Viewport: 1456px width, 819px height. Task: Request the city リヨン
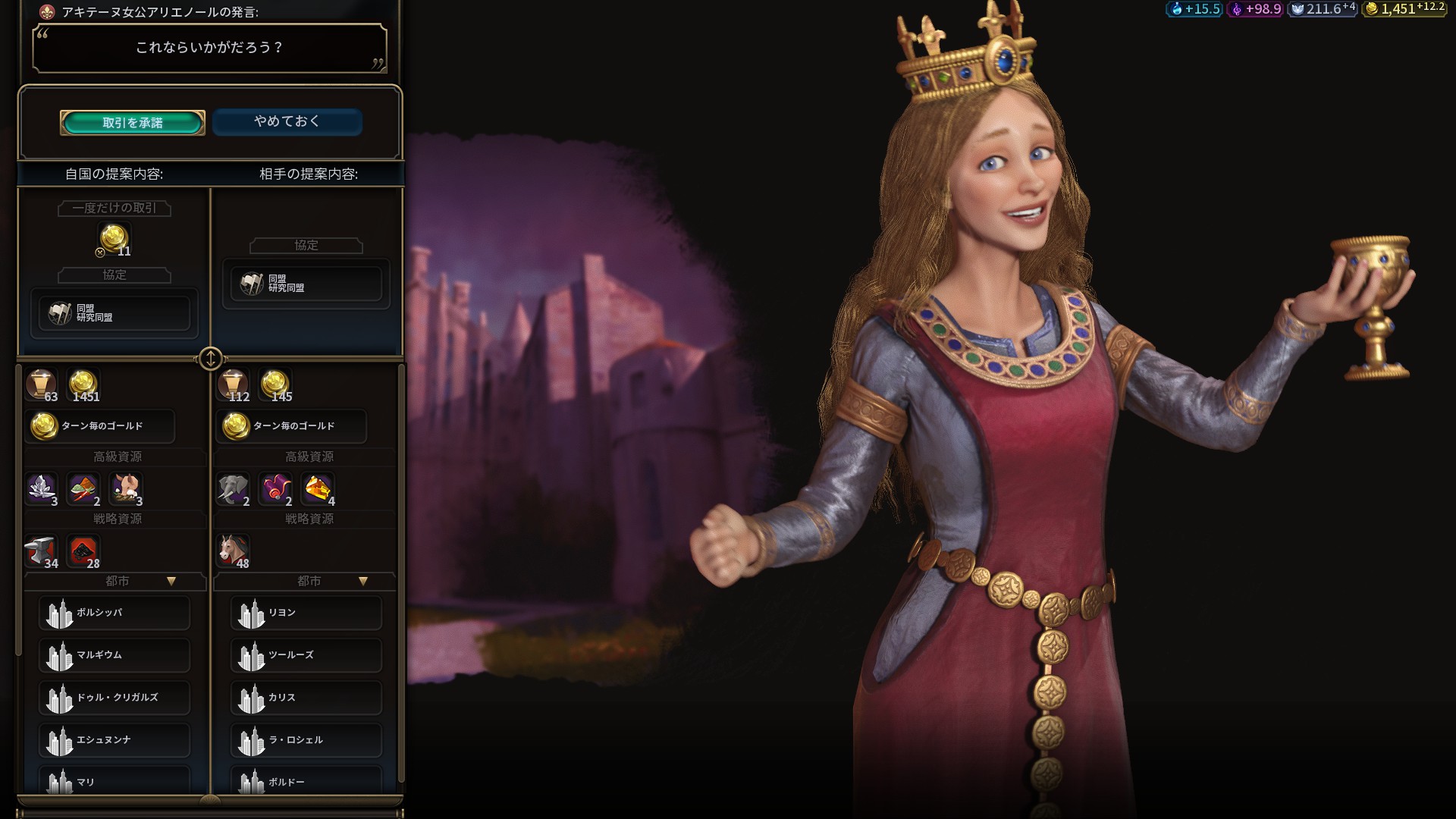tap(306, 613)
